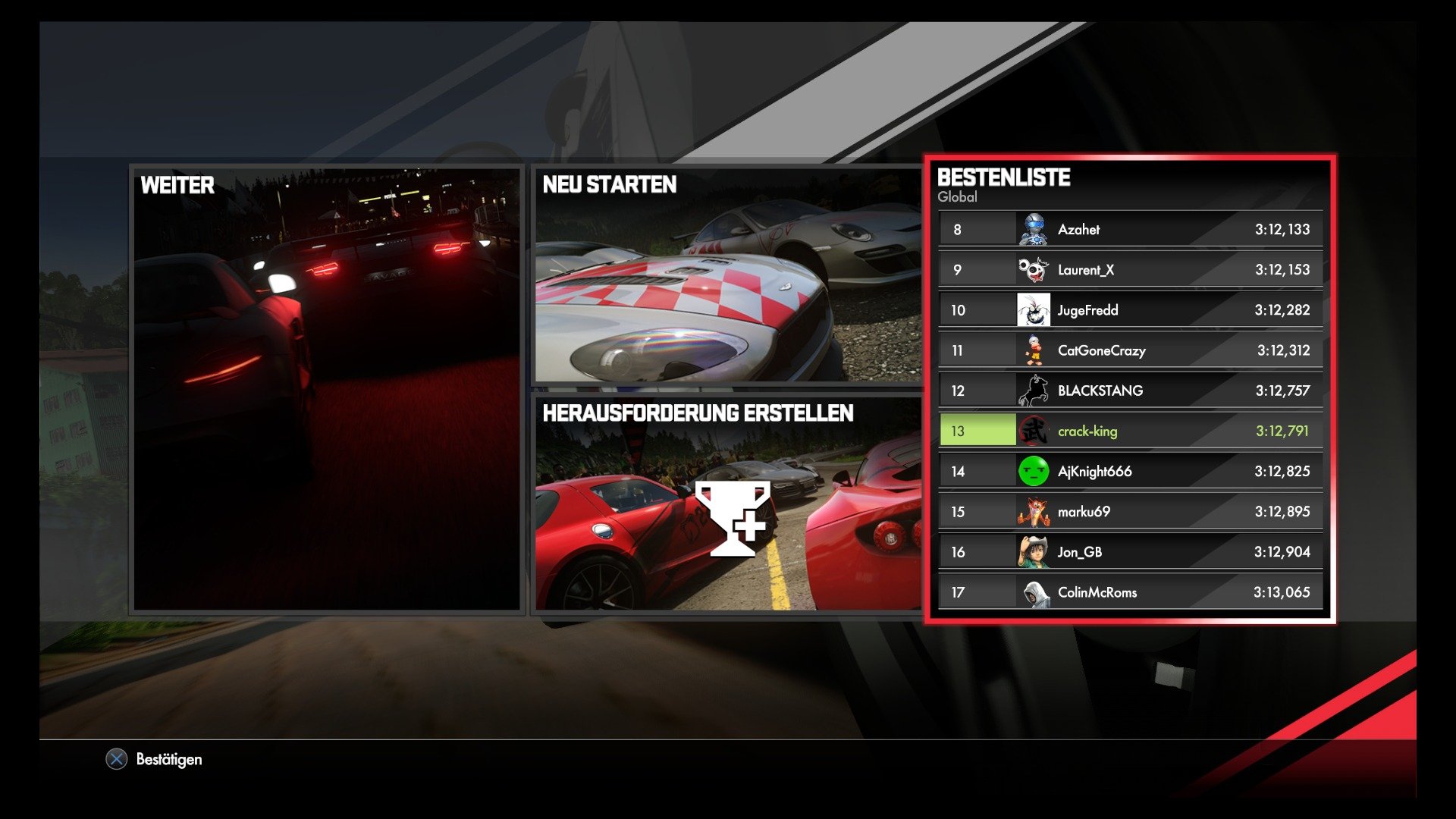Click the BESTENLISTE heading
Screen dimensions: 1456x819
click(1003, 178)
